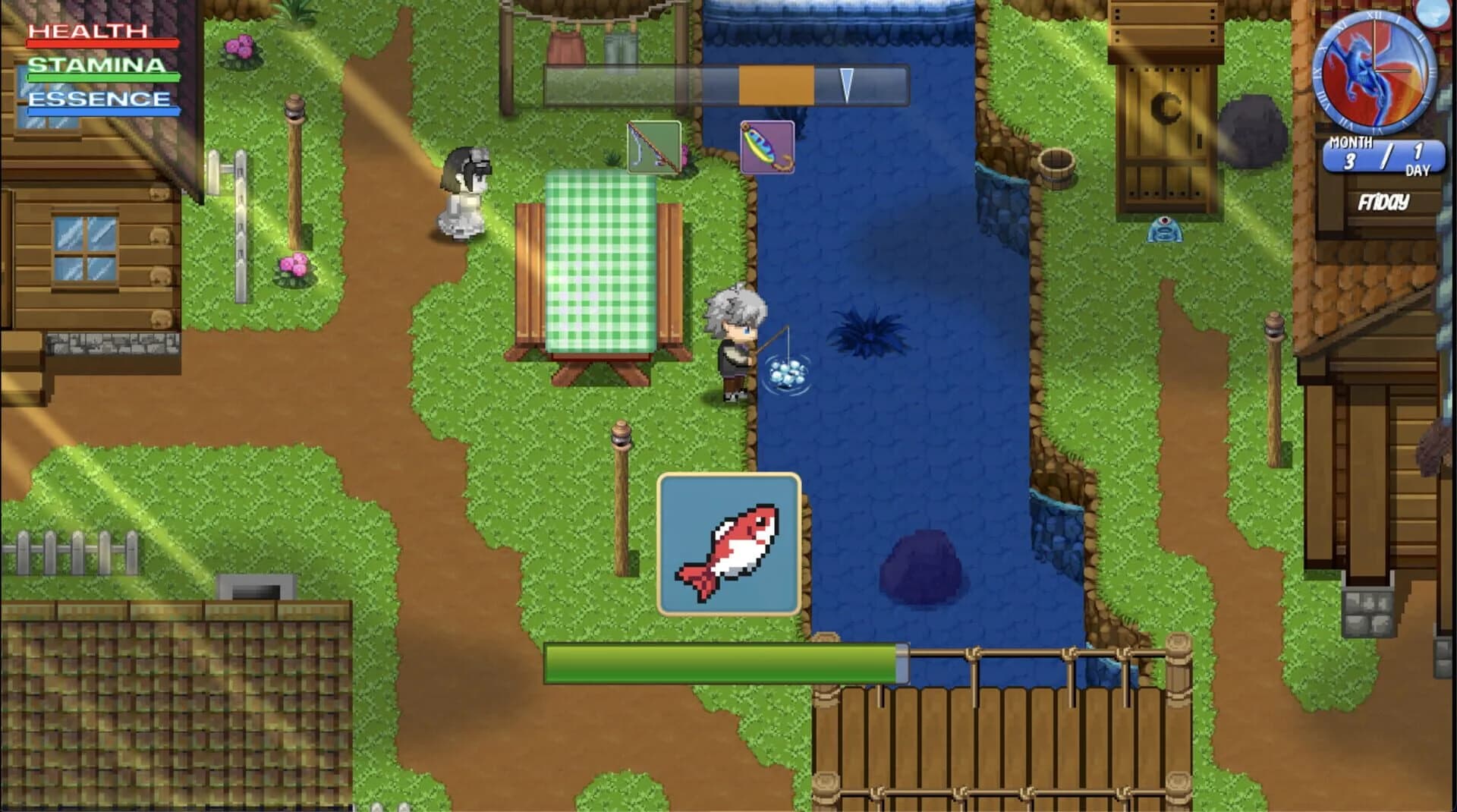
Task: Click the orange catch zone on the fishing bar
Action: click(x=776, y=86)
